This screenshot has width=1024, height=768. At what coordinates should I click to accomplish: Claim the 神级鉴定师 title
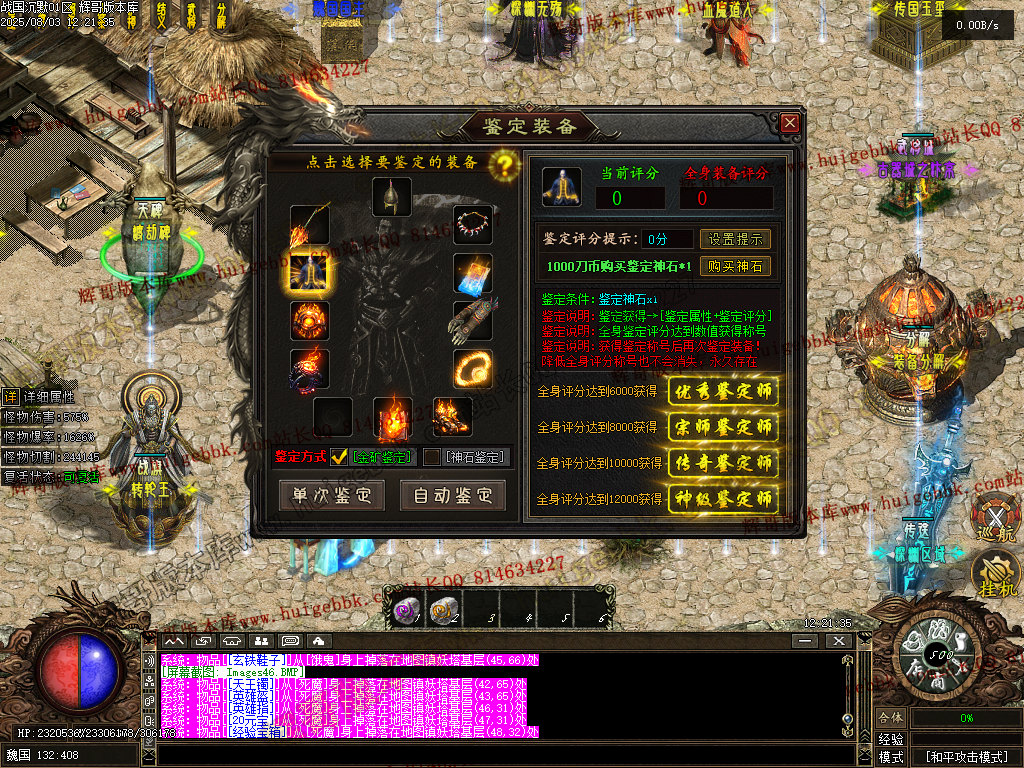[723, 498]
